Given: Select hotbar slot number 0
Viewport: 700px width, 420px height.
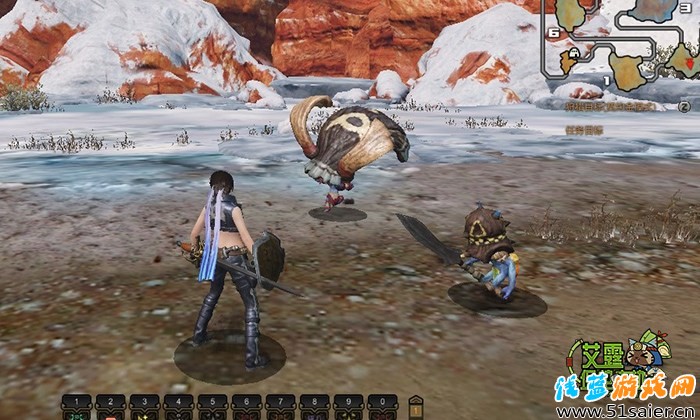Looking at the screenshot, I should coord(382,406).
